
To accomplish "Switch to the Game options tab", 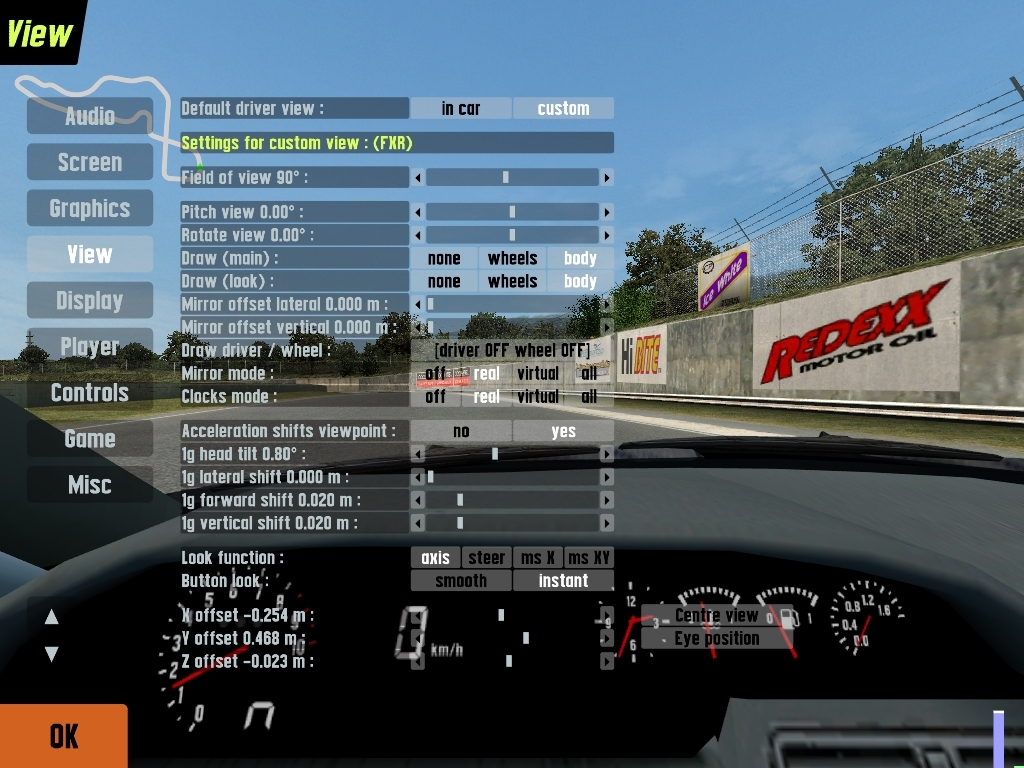I will 90,438.
